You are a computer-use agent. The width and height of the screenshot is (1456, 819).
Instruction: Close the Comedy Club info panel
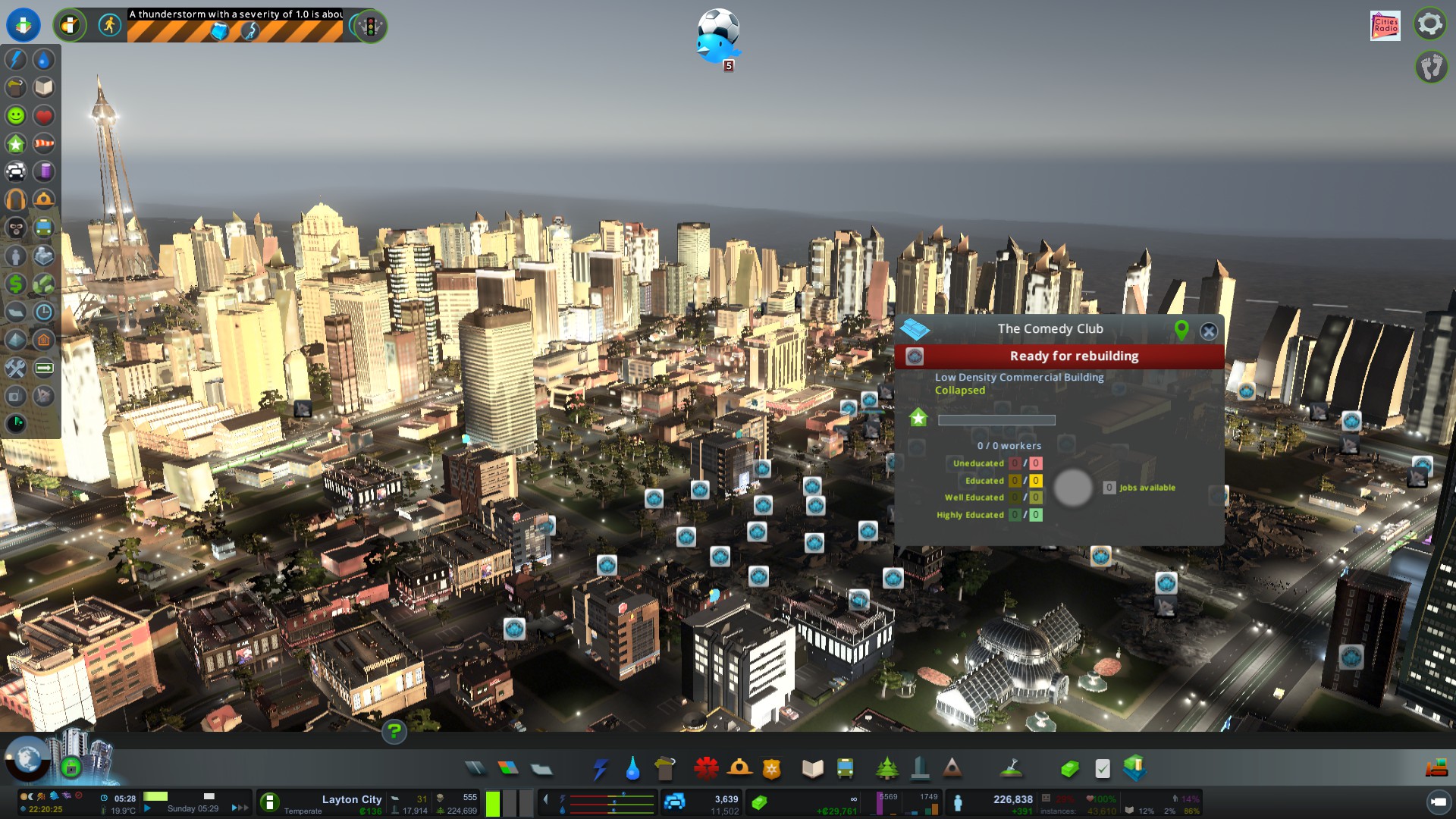click(1209, 331)
